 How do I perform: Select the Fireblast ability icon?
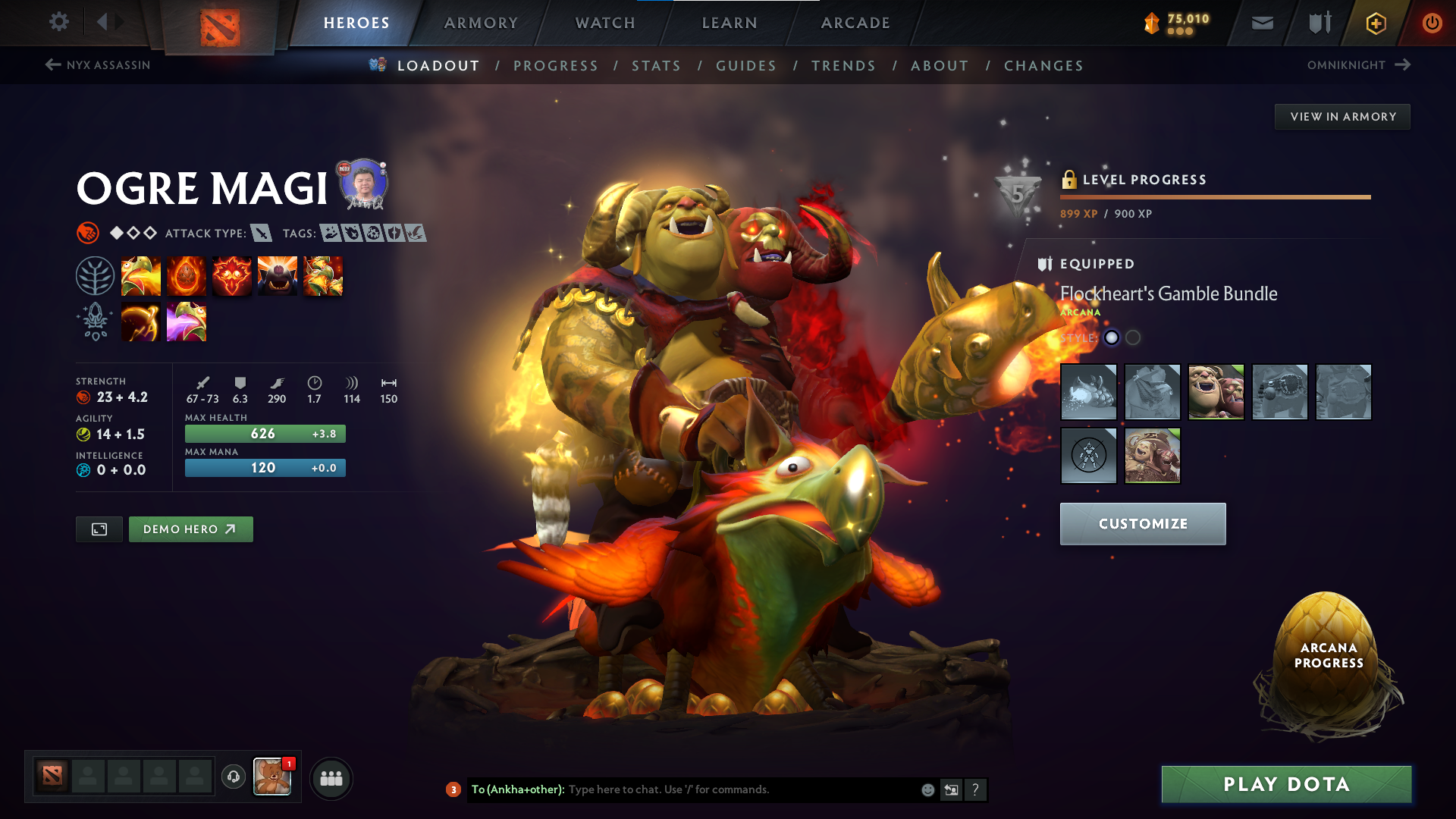click(x=141, y=275)
